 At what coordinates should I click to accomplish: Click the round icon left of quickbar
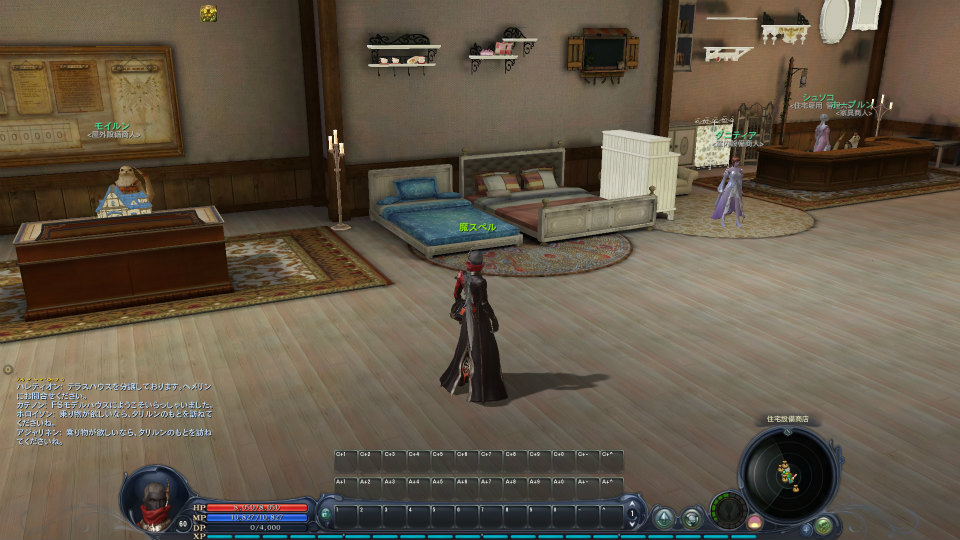pyautogui.click(x=325, y=514)
